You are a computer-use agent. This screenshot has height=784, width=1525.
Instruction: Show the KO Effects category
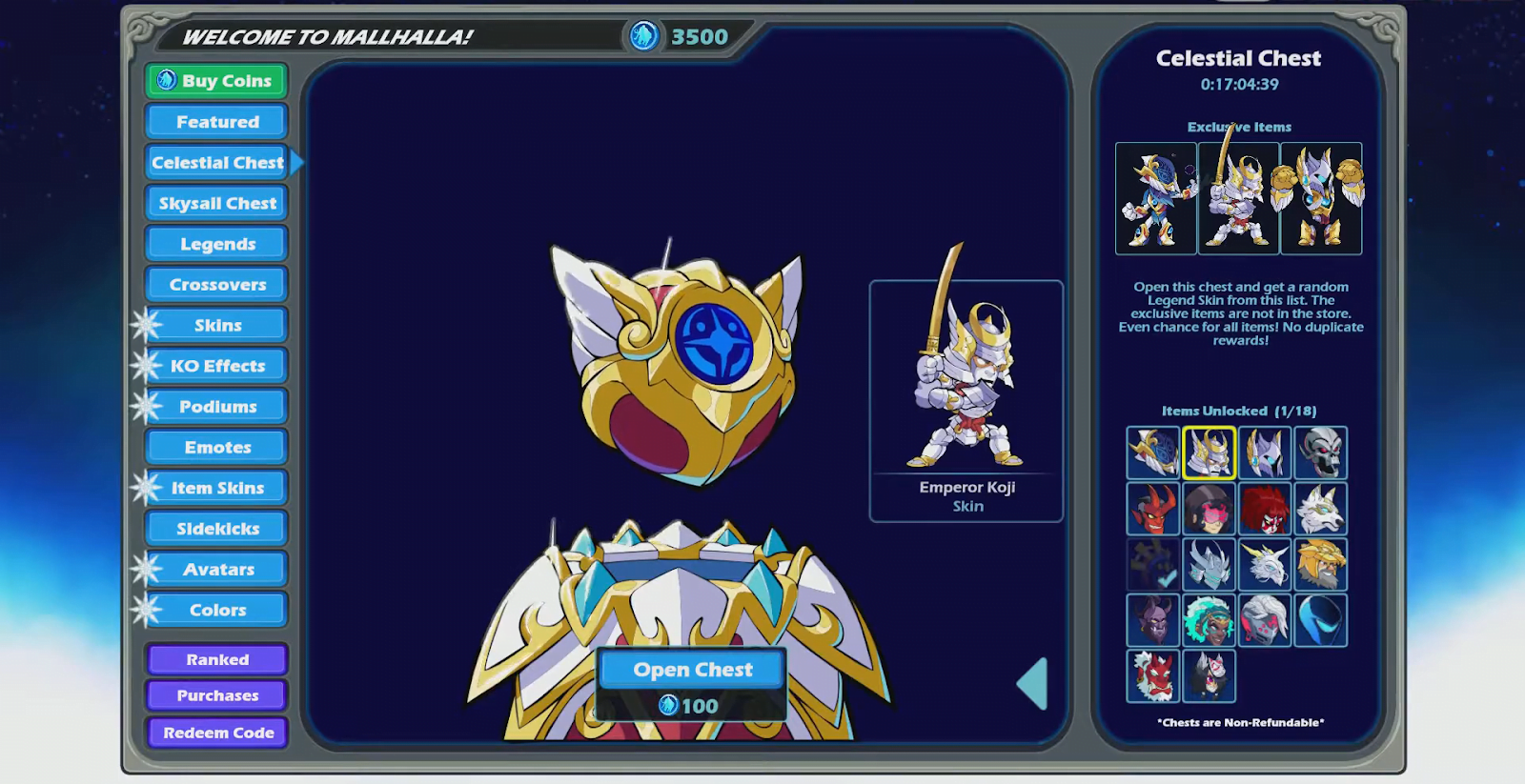coord(217,366)
